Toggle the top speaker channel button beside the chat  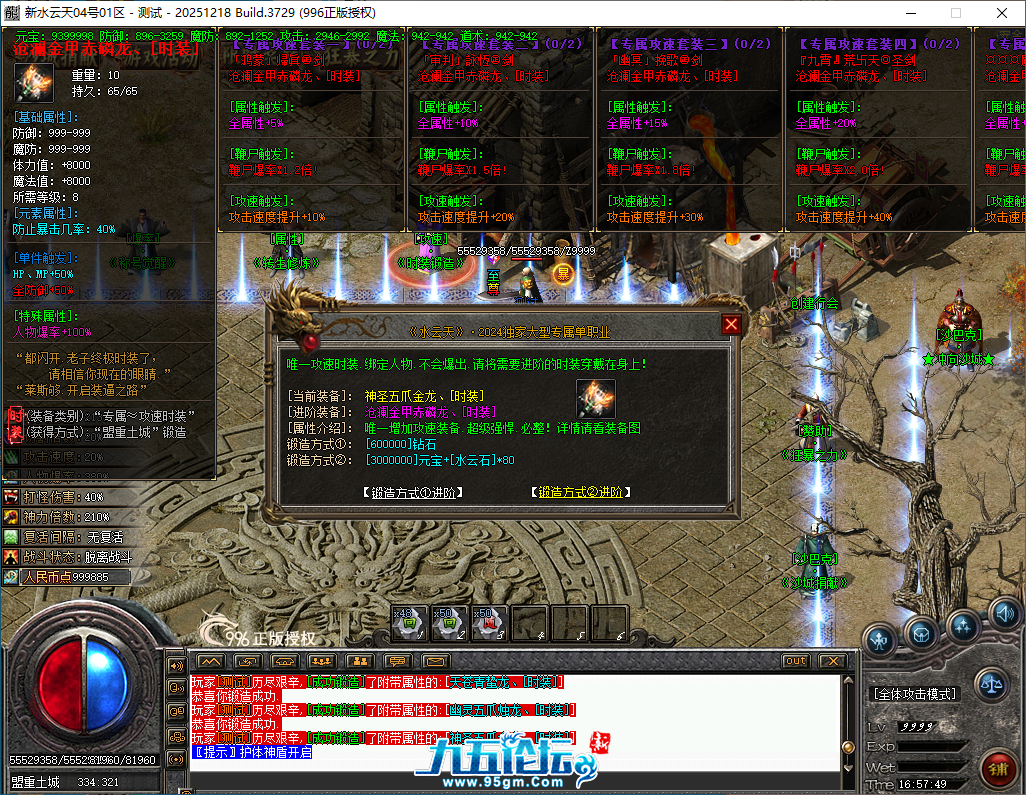177,666
